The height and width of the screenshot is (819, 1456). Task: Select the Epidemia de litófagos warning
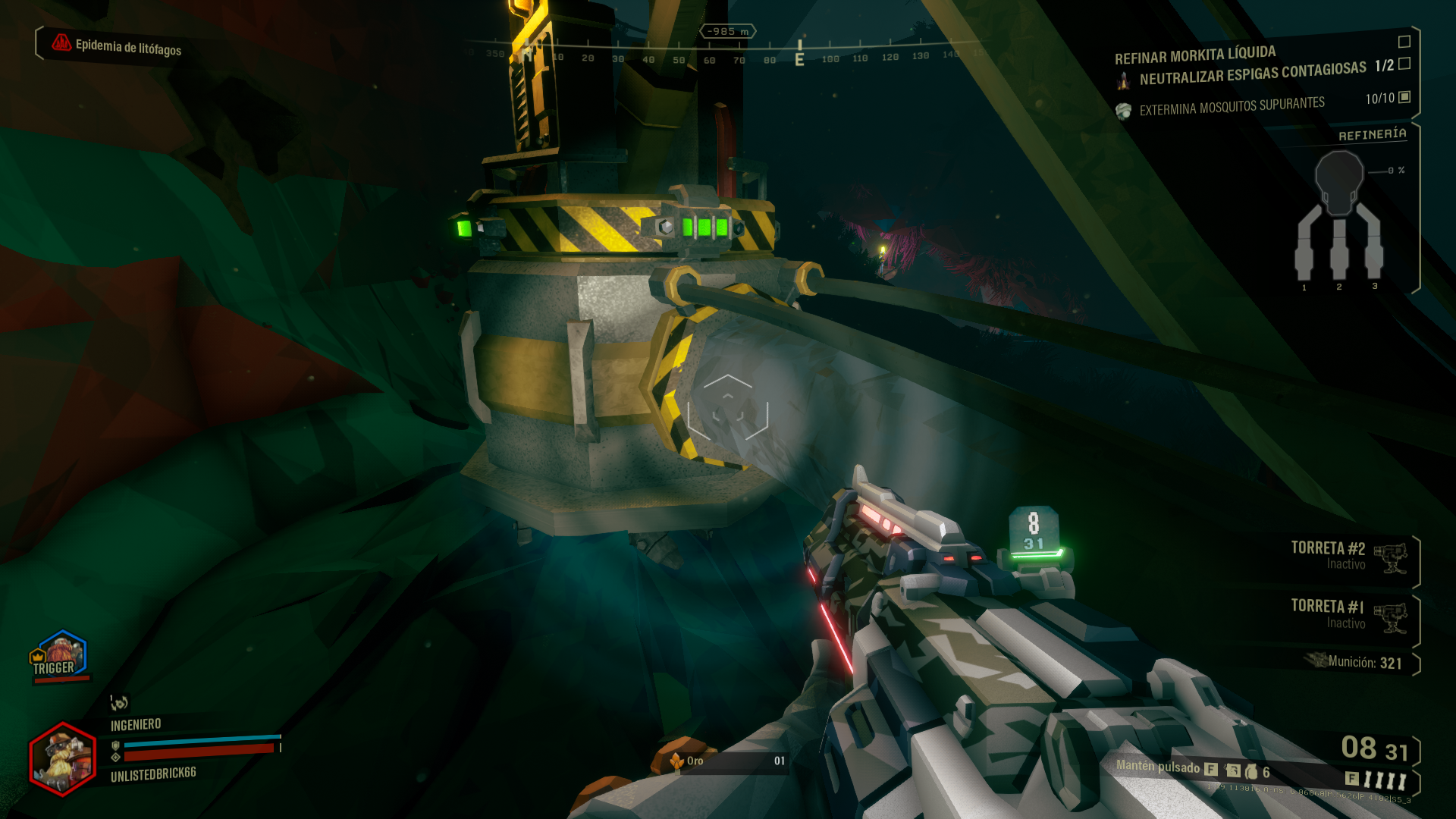click(118, 46)
